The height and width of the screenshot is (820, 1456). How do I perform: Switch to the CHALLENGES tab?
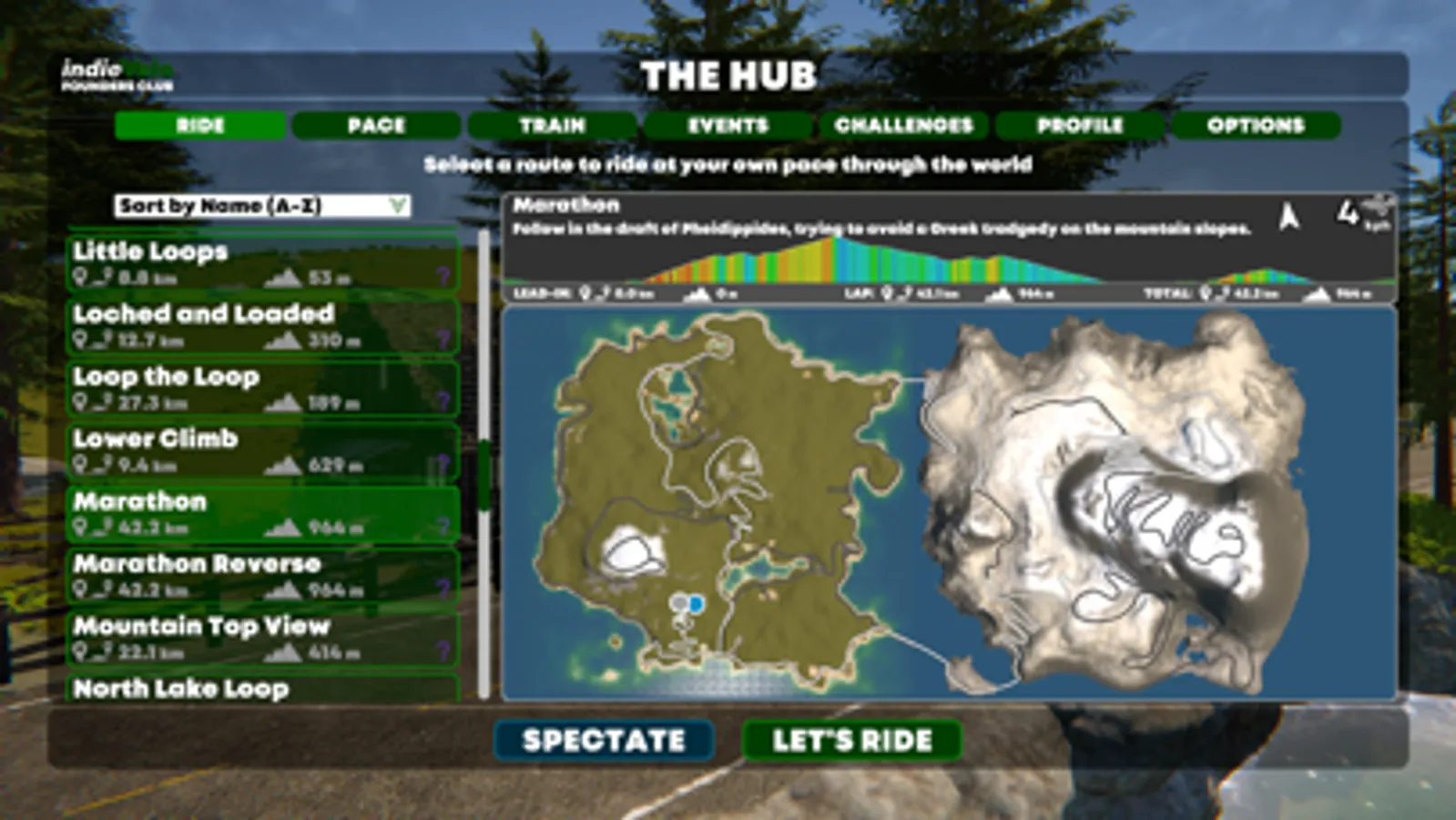903,126
